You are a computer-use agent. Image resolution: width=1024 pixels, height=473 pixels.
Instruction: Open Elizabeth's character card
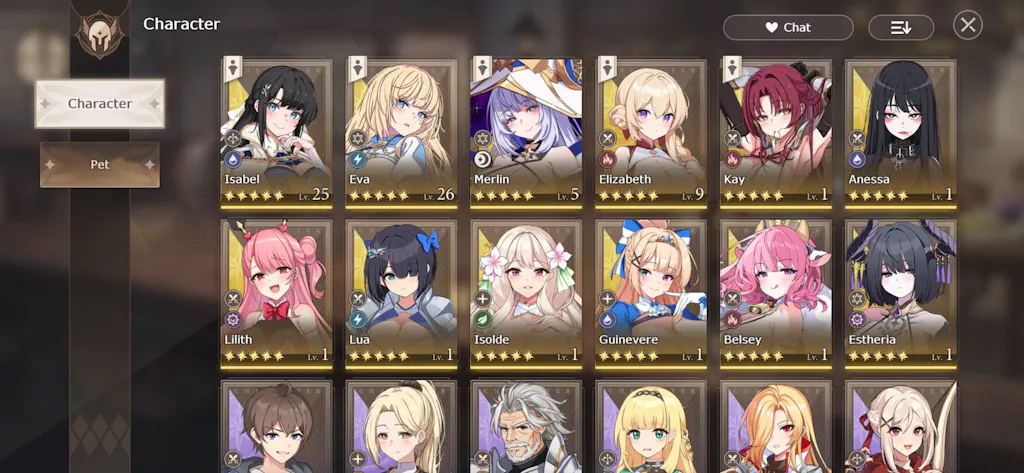click(651, 132)
